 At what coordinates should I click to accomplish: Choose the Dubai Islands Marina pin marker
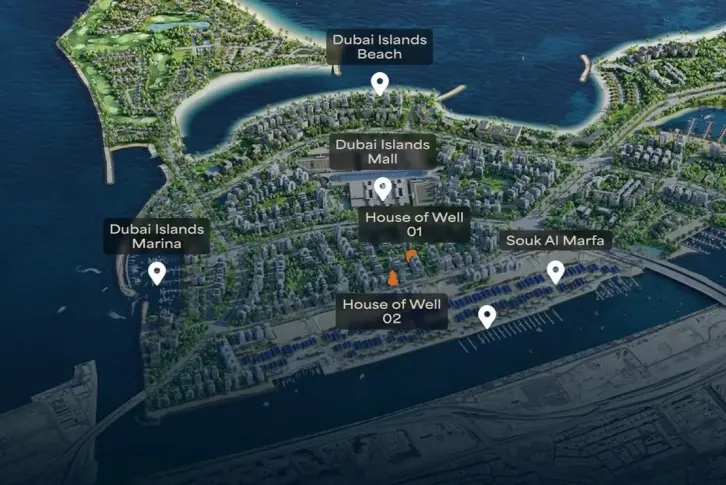(x=156, y=272)
